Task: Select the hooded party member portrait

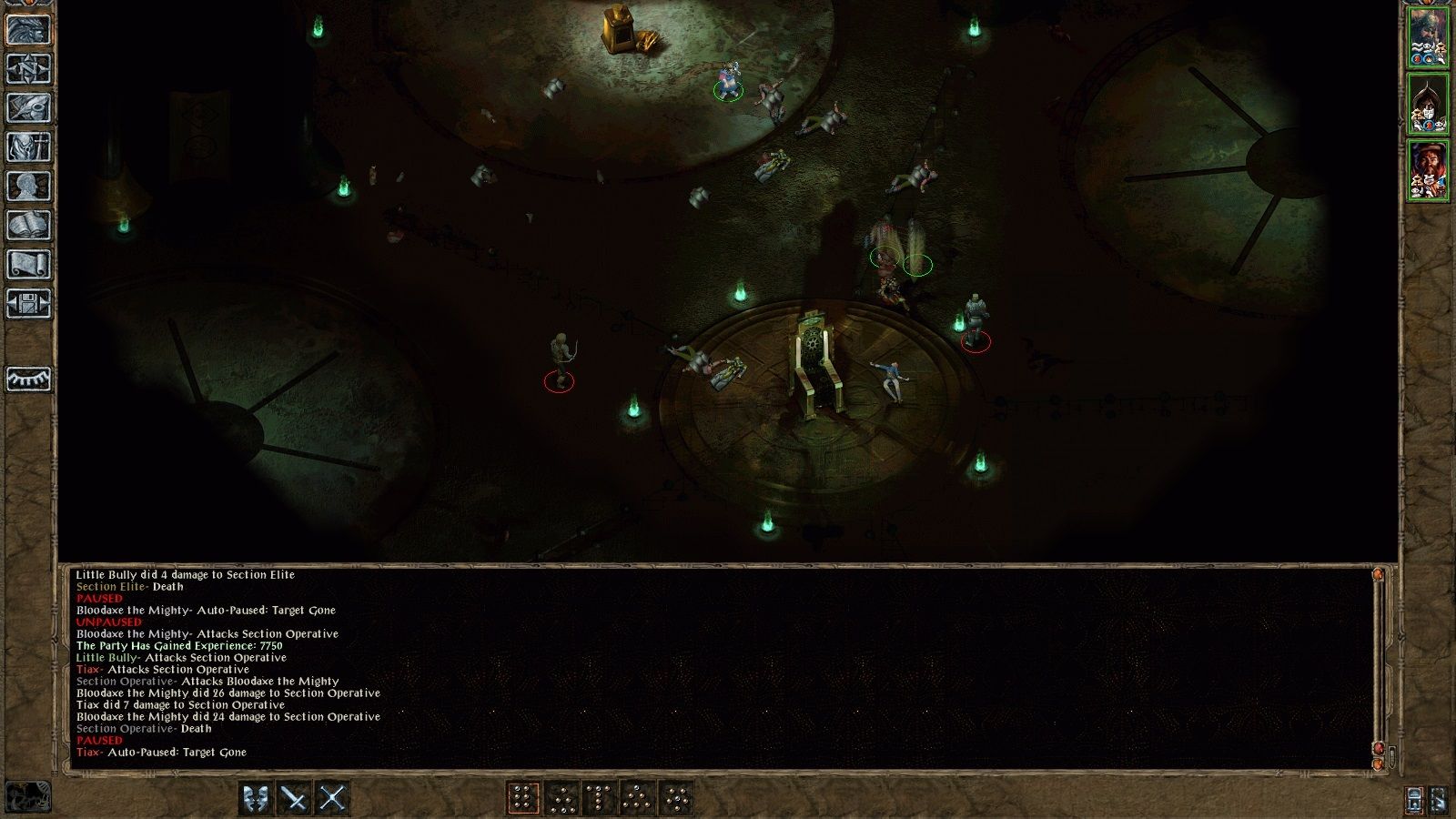Action: (1428, 104)
